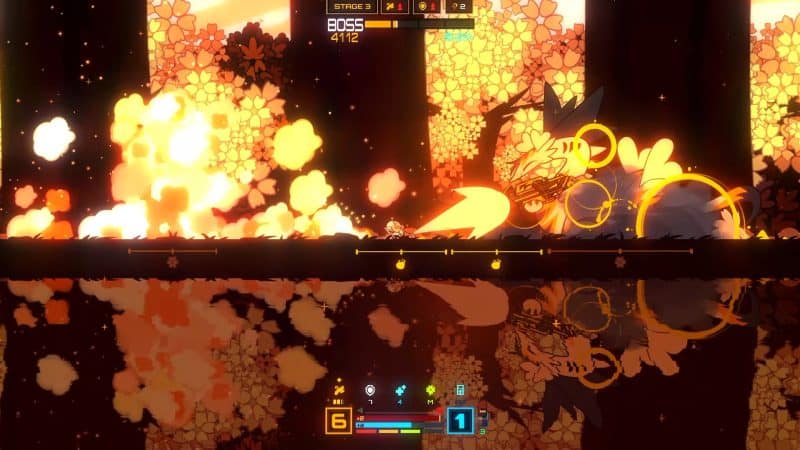This screenshot has height=450, width=800.
Task: Click the orange box showing 6
Action: (x=338, y=420)
